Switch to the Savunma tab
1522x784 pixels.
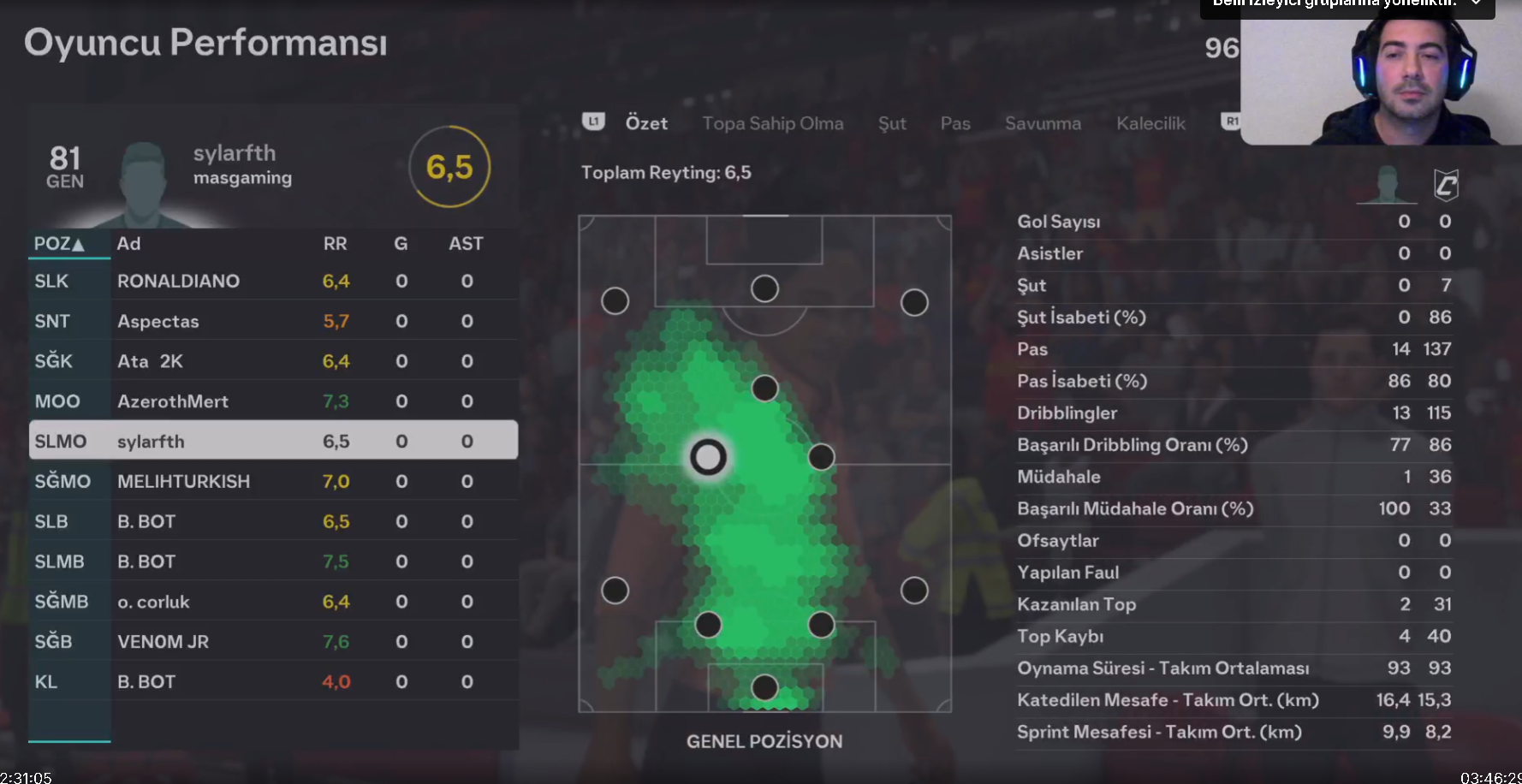(x=1043, y=123)
